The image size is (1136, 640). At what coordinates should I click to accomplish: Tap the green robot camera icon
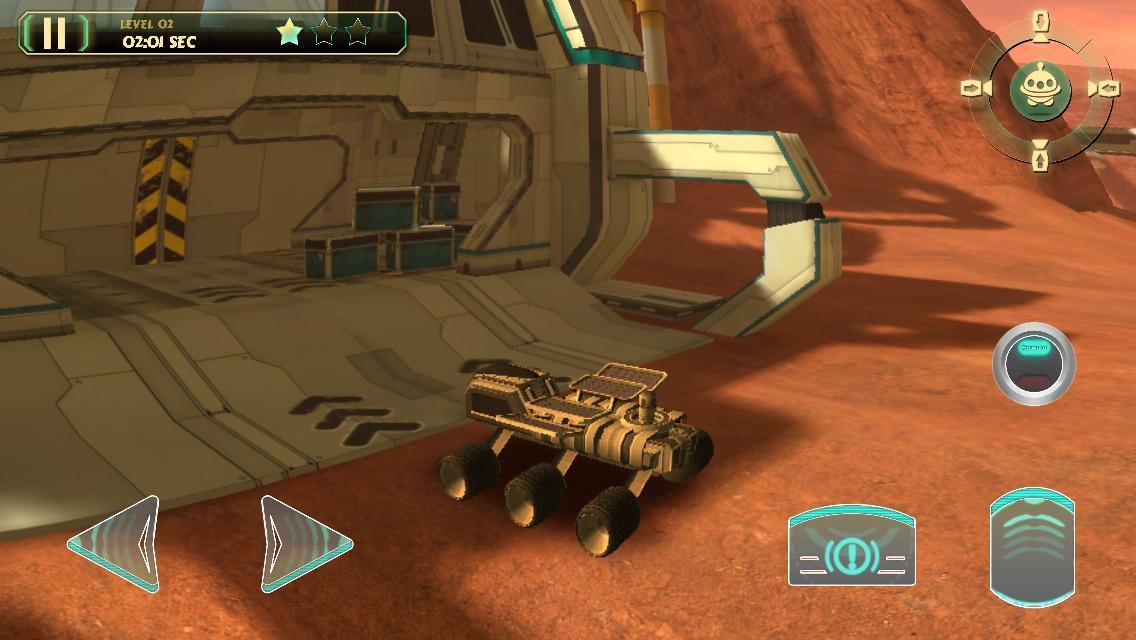pyautogui.click(x=1040, y=90)
